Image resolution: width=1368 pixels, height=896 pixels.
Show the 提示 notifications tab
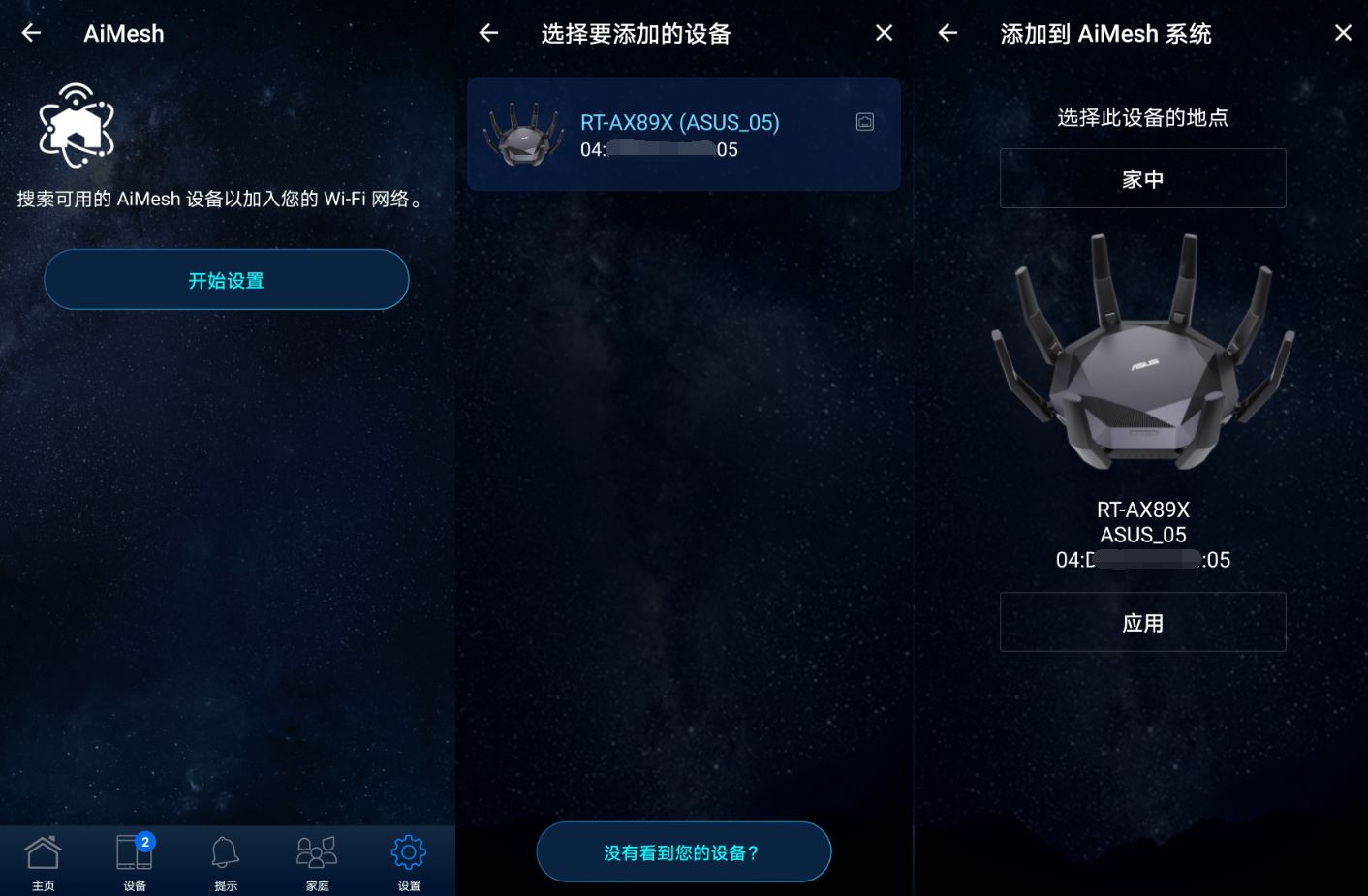pyautogui.click(x=225, y=862)
